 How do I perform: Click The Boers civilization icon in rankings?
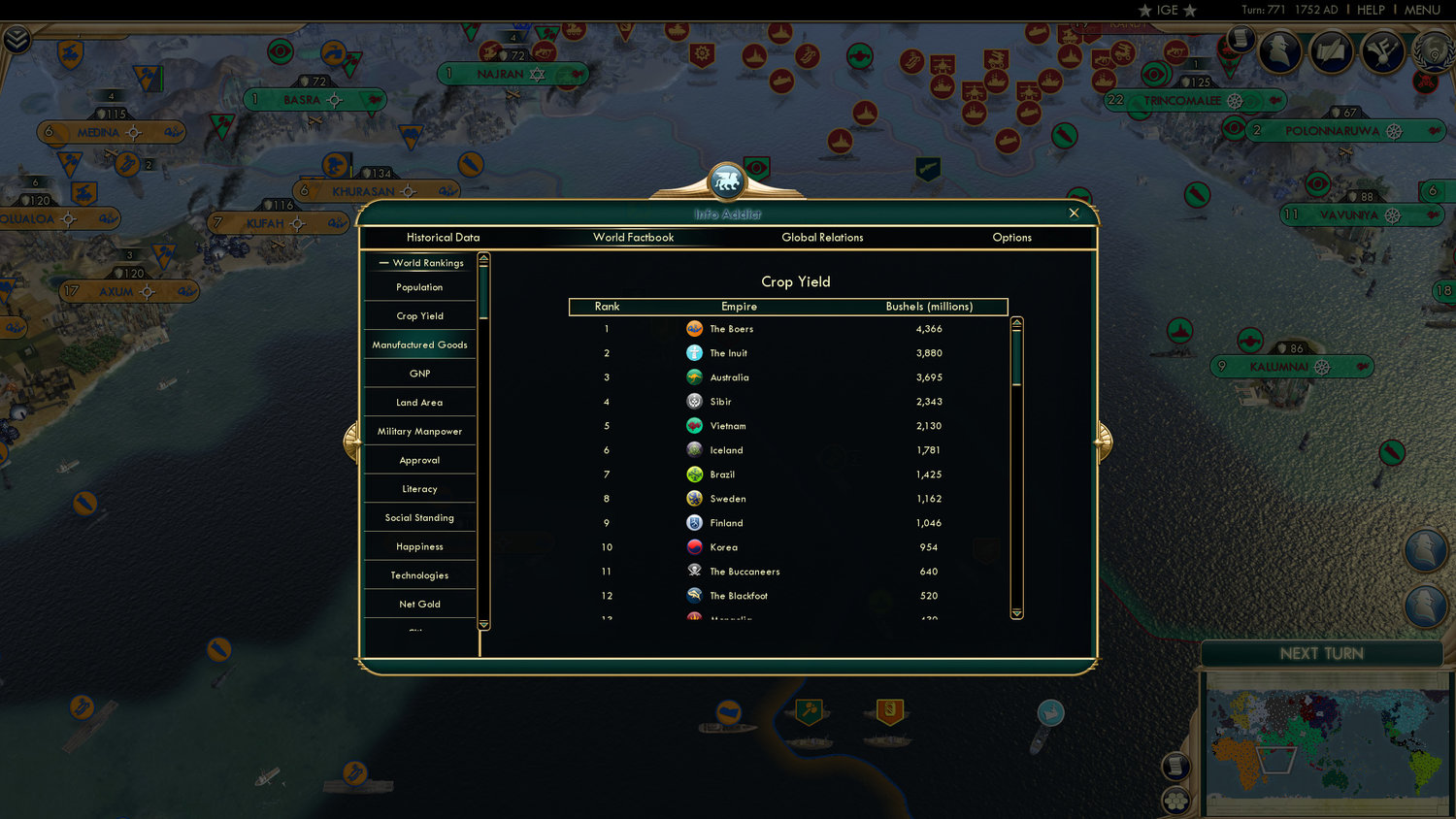(x=695, y=329)
